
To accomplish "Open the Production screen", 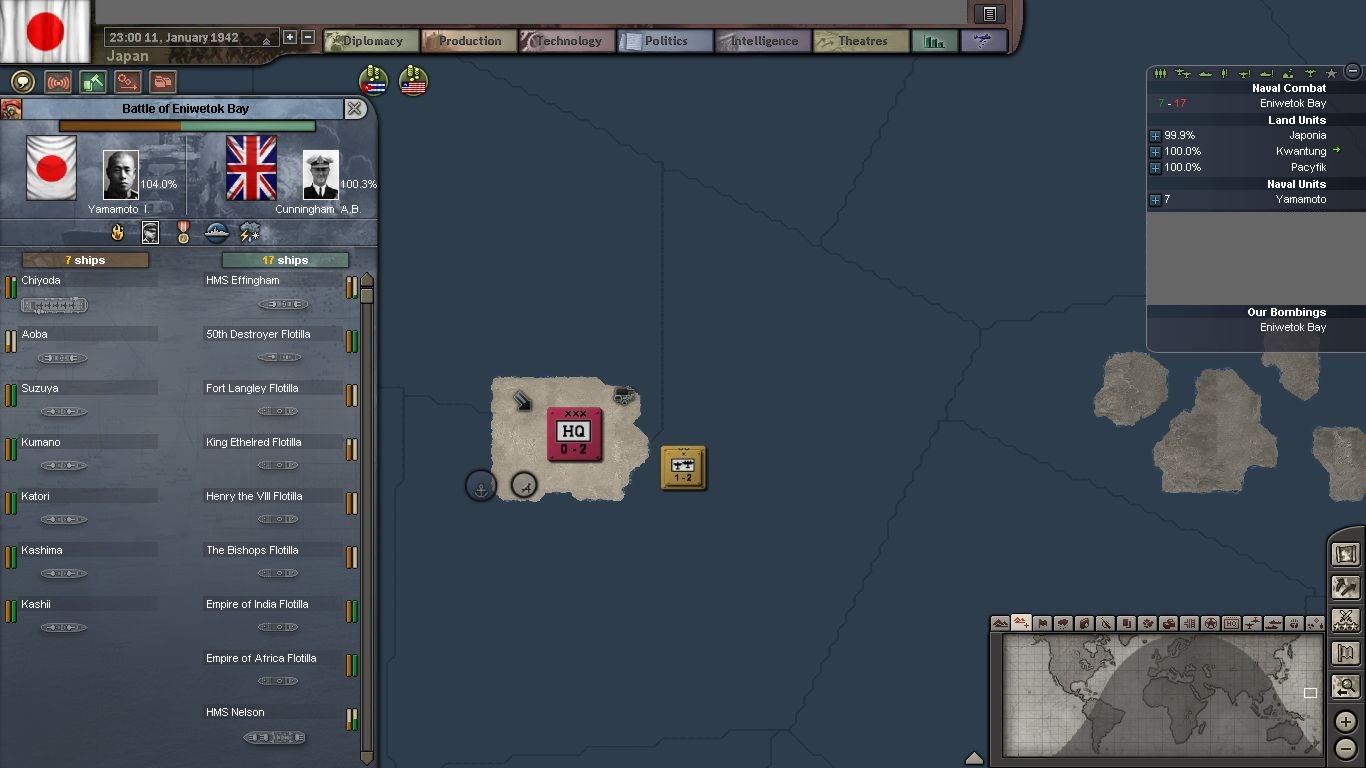I will [468, 41].
